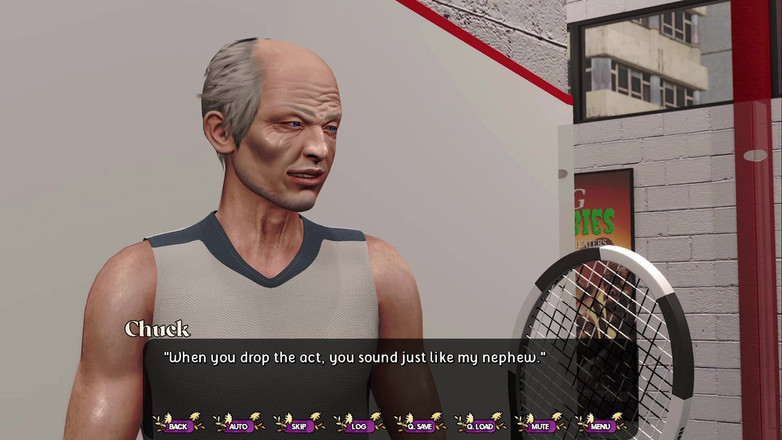Quick load with Q. Load
Image resolution: width=782 pixels, height=440 pixels.
[x=481, y=425]
